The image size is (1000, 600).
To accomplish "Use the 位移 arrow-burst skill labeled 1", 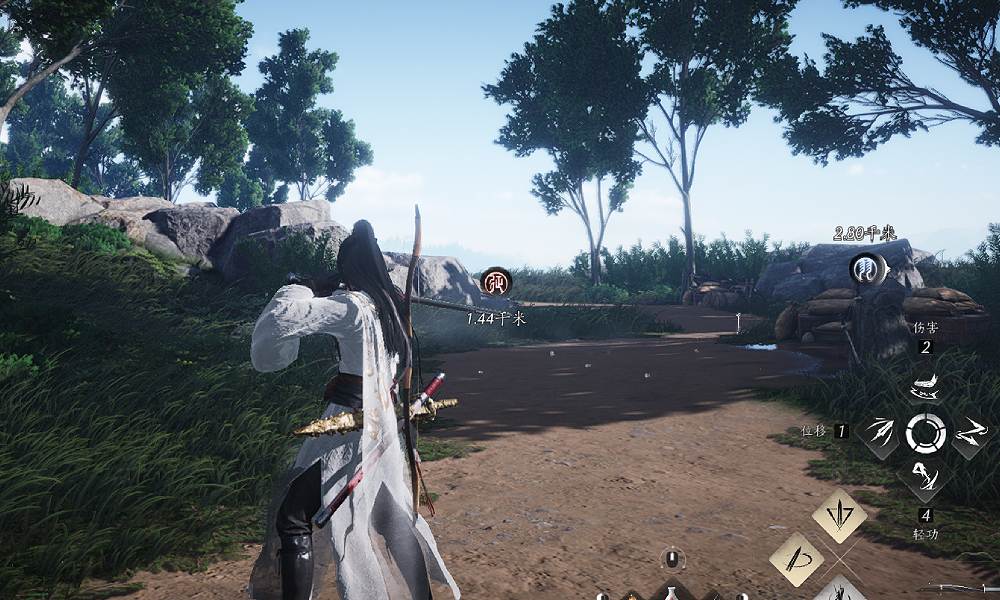I will coord(880,433).
